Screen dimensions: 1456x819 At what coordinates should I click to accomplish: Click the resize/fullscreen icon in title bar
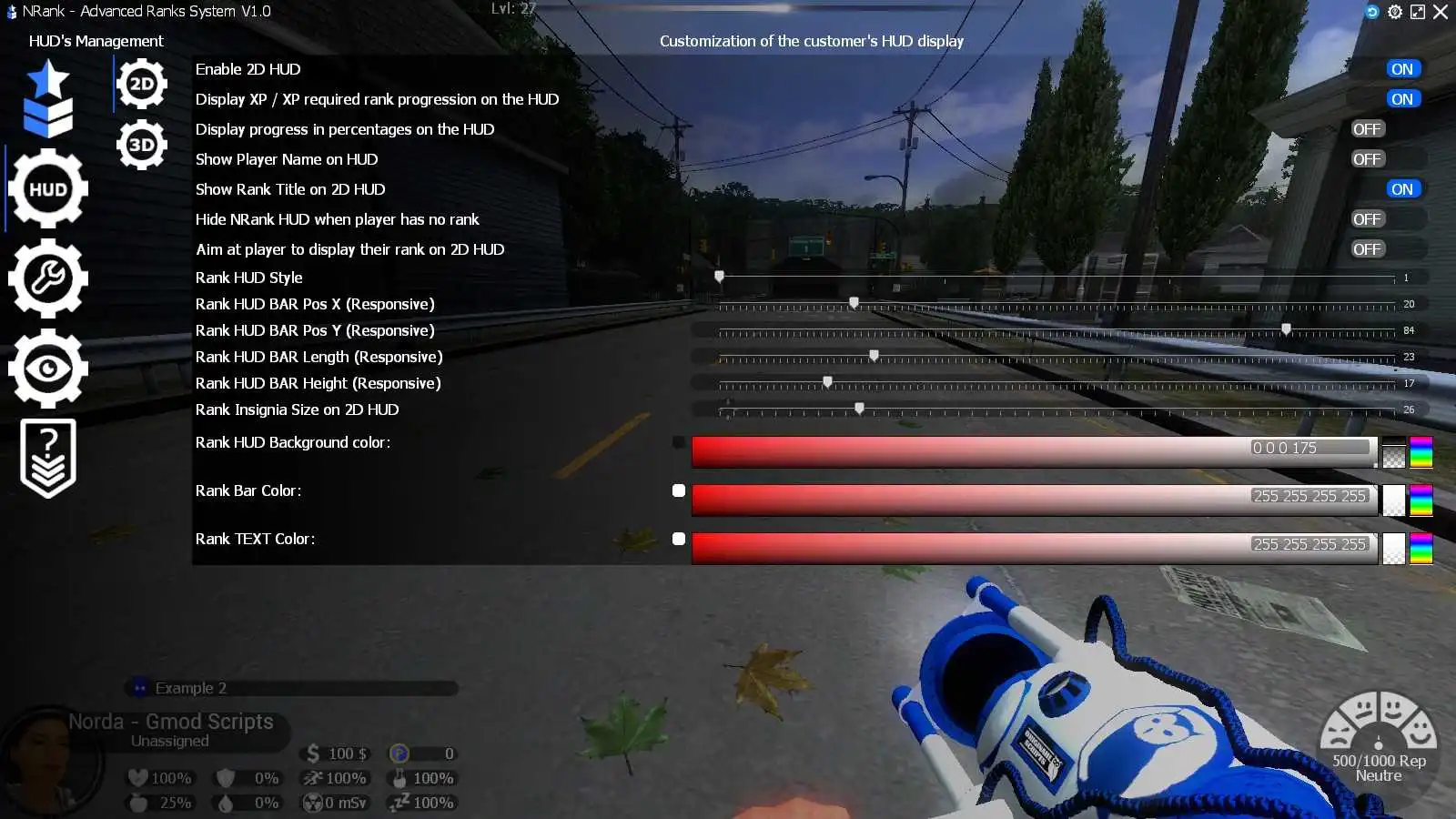point(1418,12)
